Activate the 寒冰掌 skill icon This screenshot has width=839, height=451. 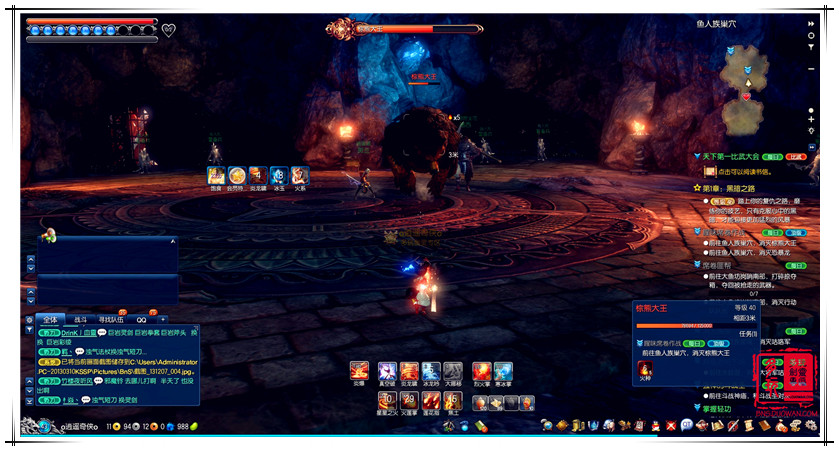tap(503, 372)
